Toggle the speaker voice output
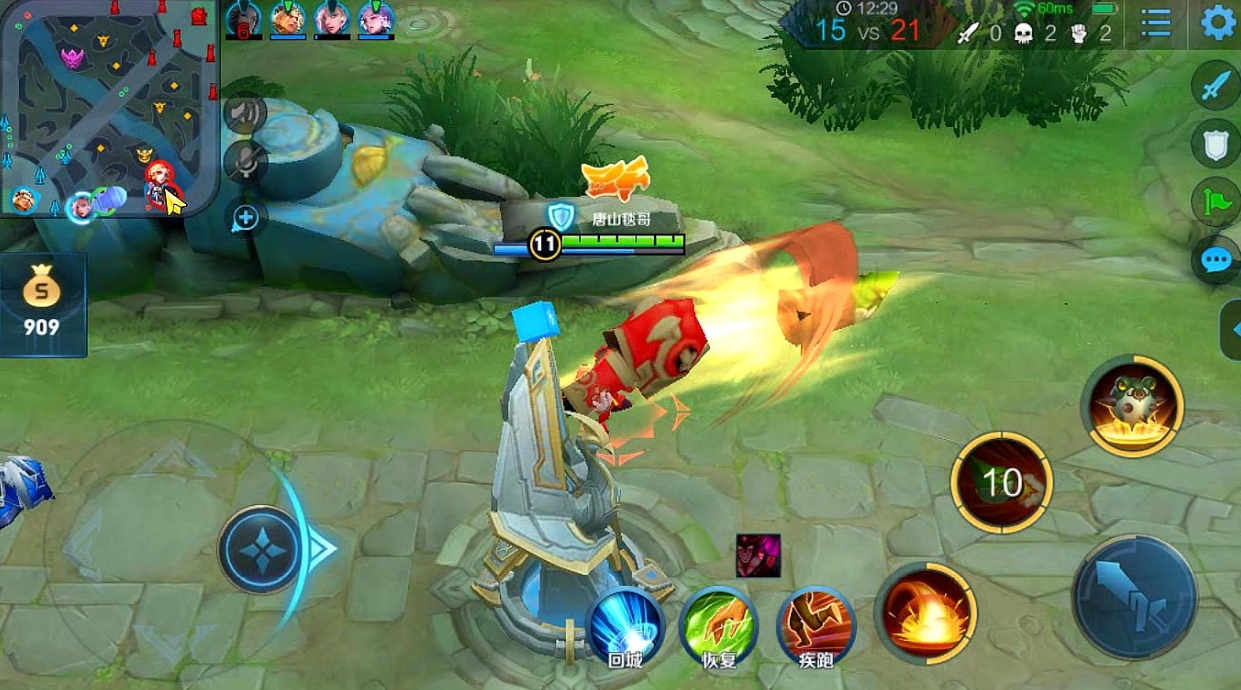Viewport: 1241px width, 690px height. point(244,113)
